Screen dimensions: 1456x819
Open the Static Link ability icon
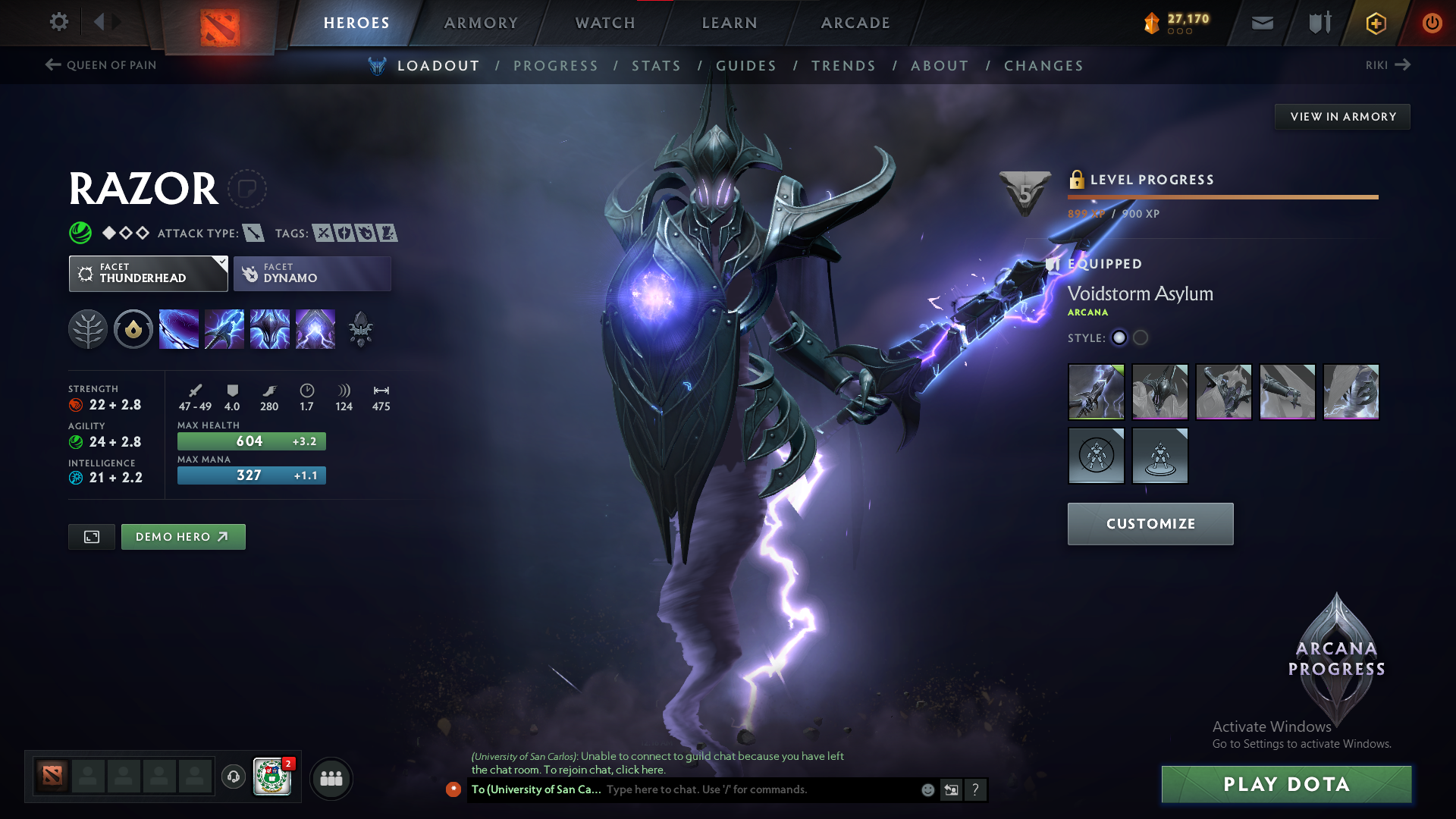pos(224,328)
